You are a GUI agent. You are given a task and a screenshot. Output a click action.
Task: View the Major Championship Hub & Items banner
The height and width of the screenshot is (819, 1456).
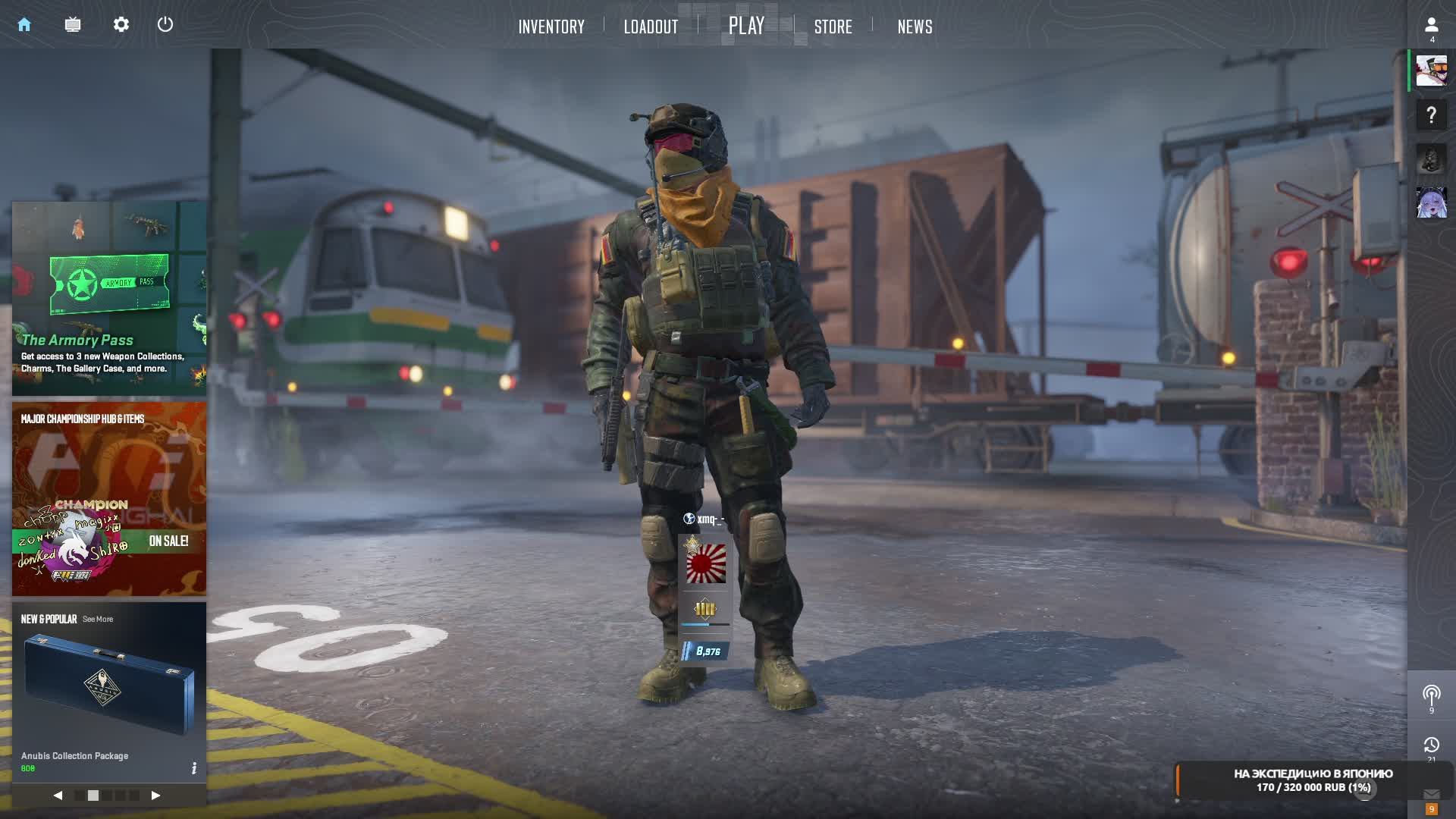(x=109, y=498)
